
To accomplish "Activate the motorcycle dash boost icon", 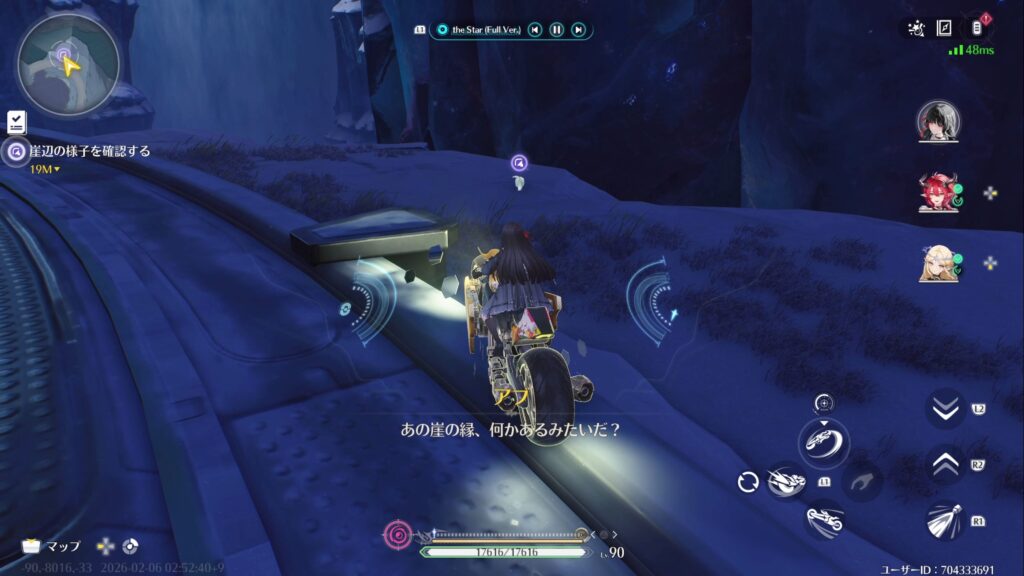I will tap(787, 483).
